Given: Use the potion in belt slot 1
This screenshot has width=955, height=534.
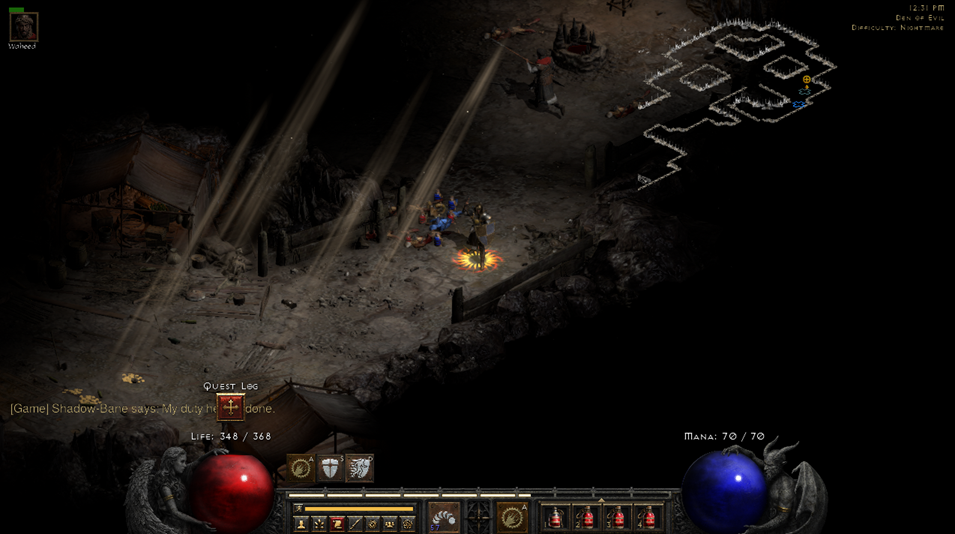Looking at the screenshot, I should point(556,518).
